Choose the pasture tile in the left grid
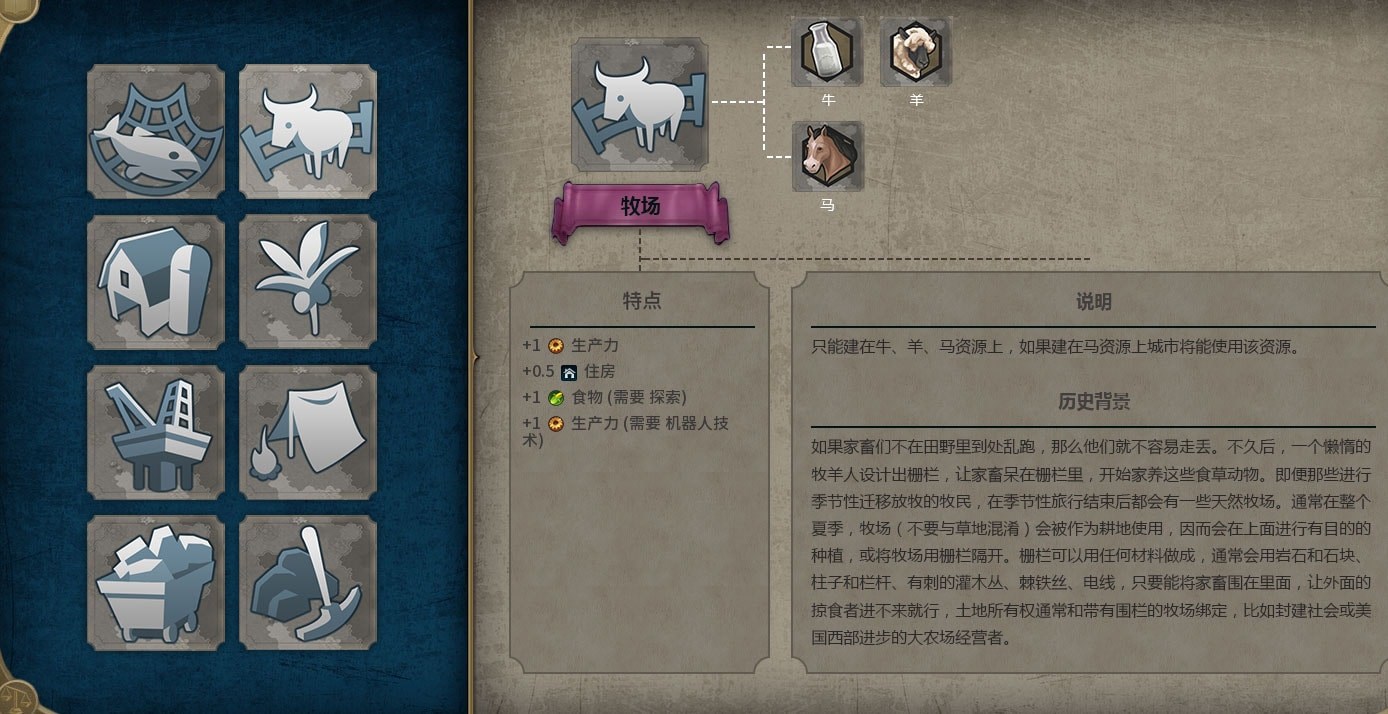 308,132
